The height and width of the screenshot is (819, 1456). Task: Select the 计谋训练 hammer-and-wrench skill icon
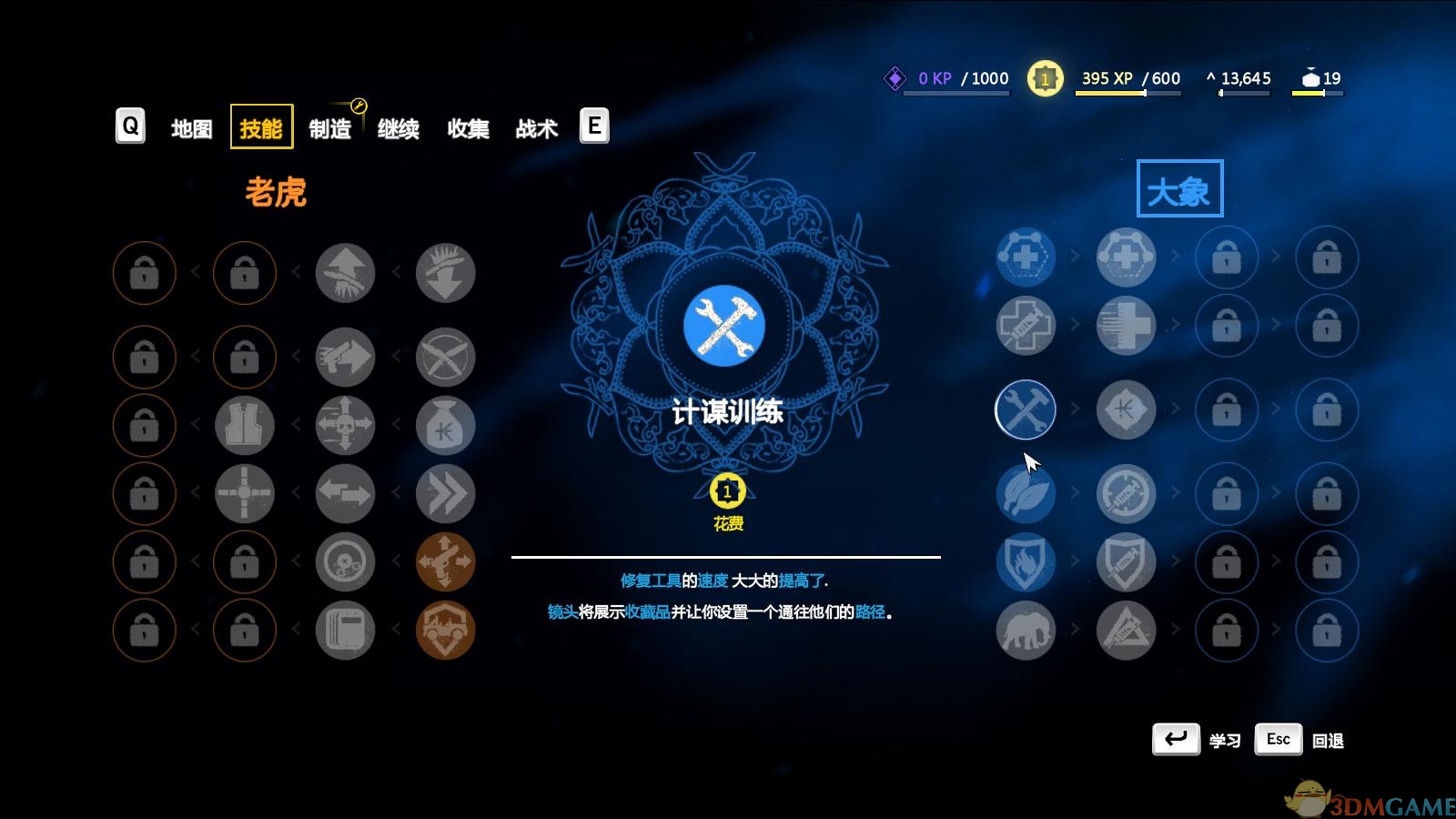click(1026, 410)
